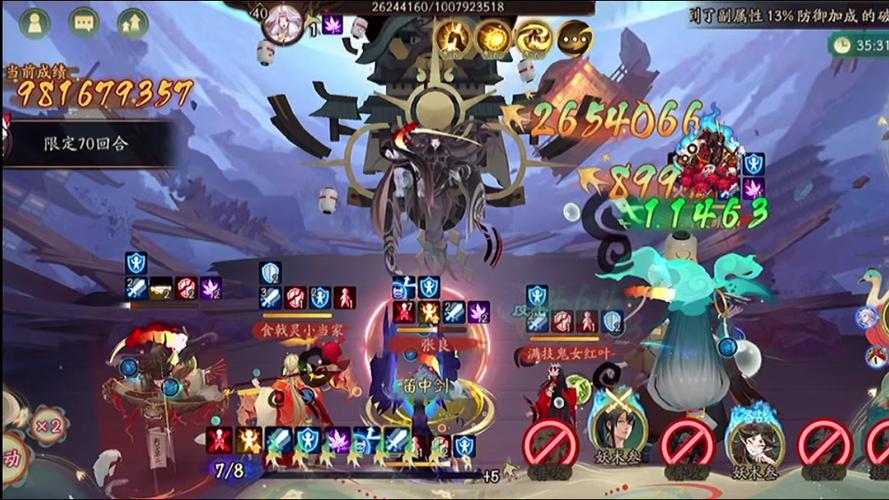This screenshot has width=889, height=500.
Task: Inspect the purple maple leaf boss debuff
Action: pyautogui.click(x=333, y=25)
